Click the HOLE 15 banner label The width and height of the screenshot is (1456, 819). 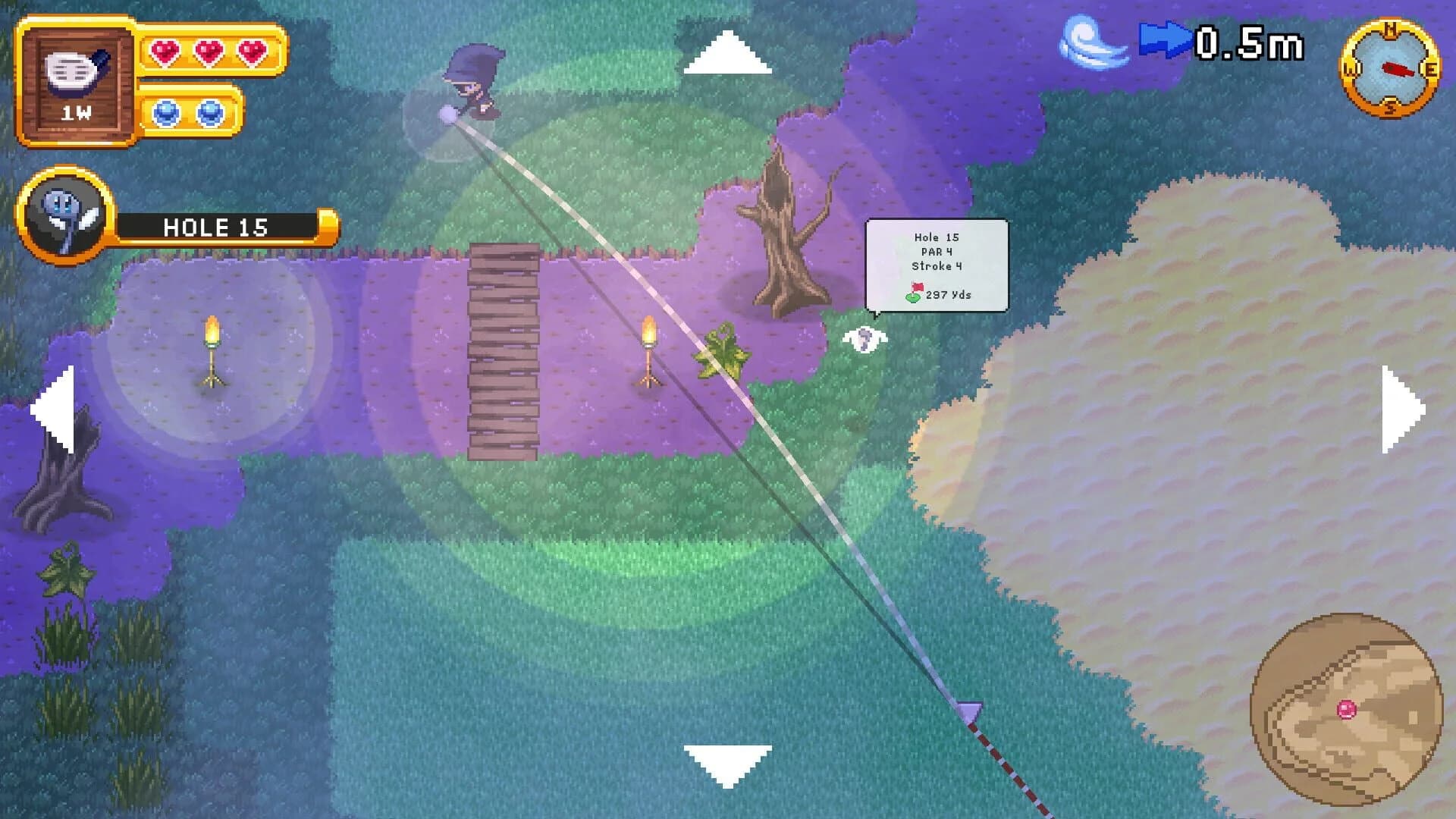point(215,227)
